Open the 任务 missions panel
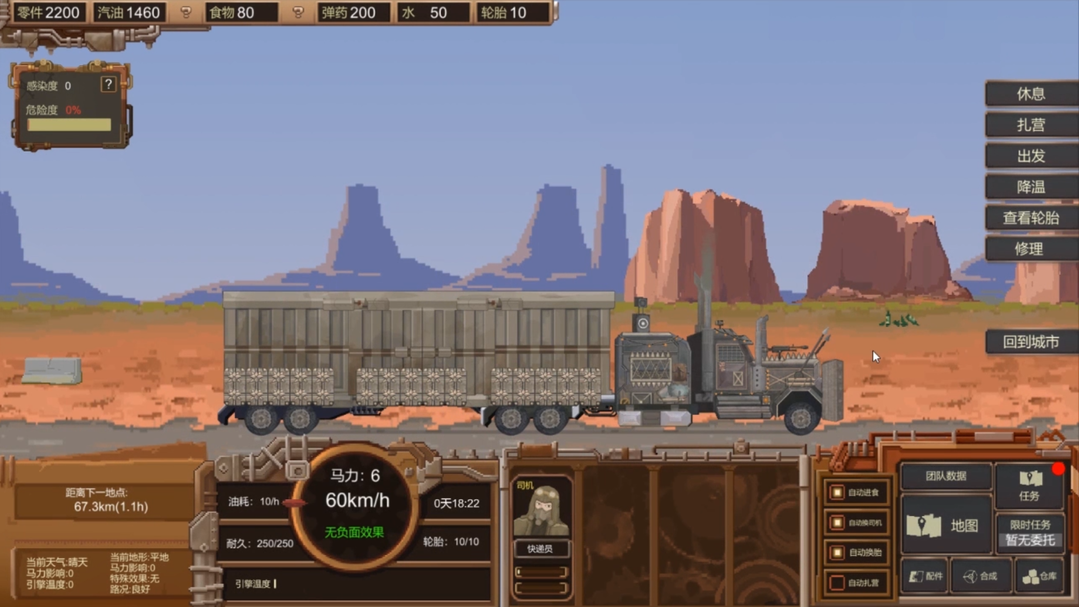Screen dimensions: 1079x607 (x=1029, y=485)
